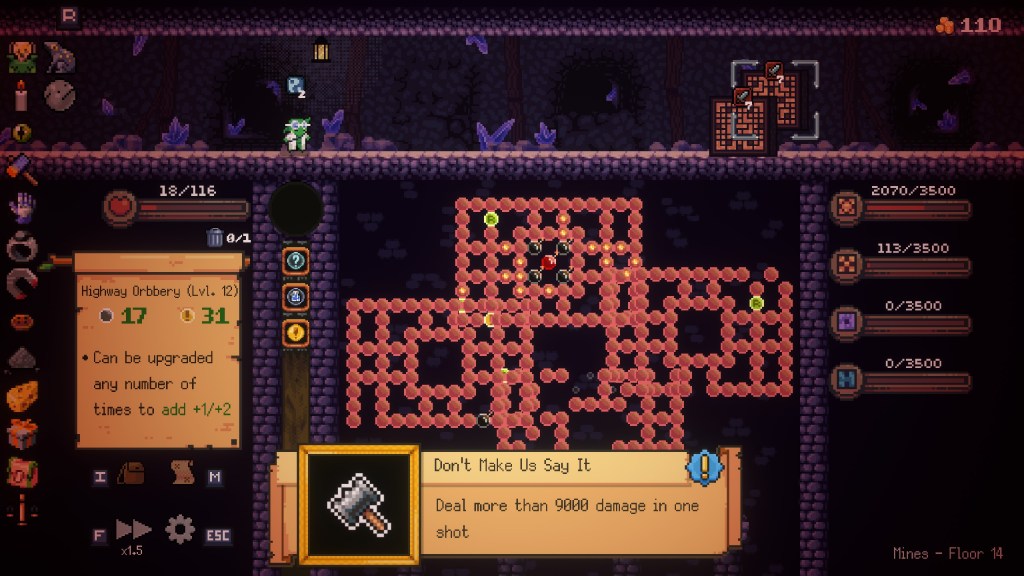Click the Highway Orbbery orb card
The image size is (1024, 576).
158,351
